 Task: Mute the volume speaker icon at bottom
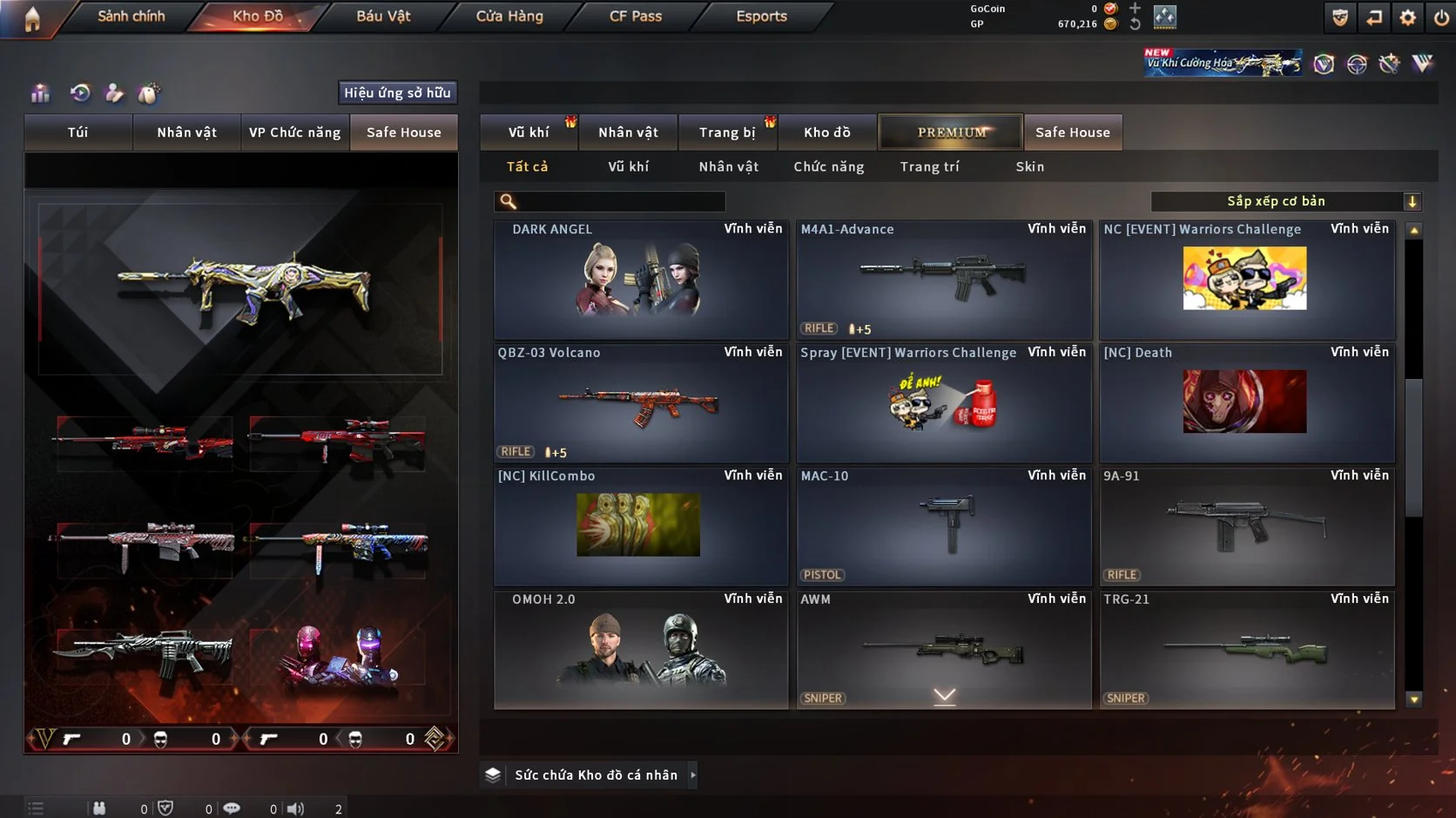[x=296, y=808]
